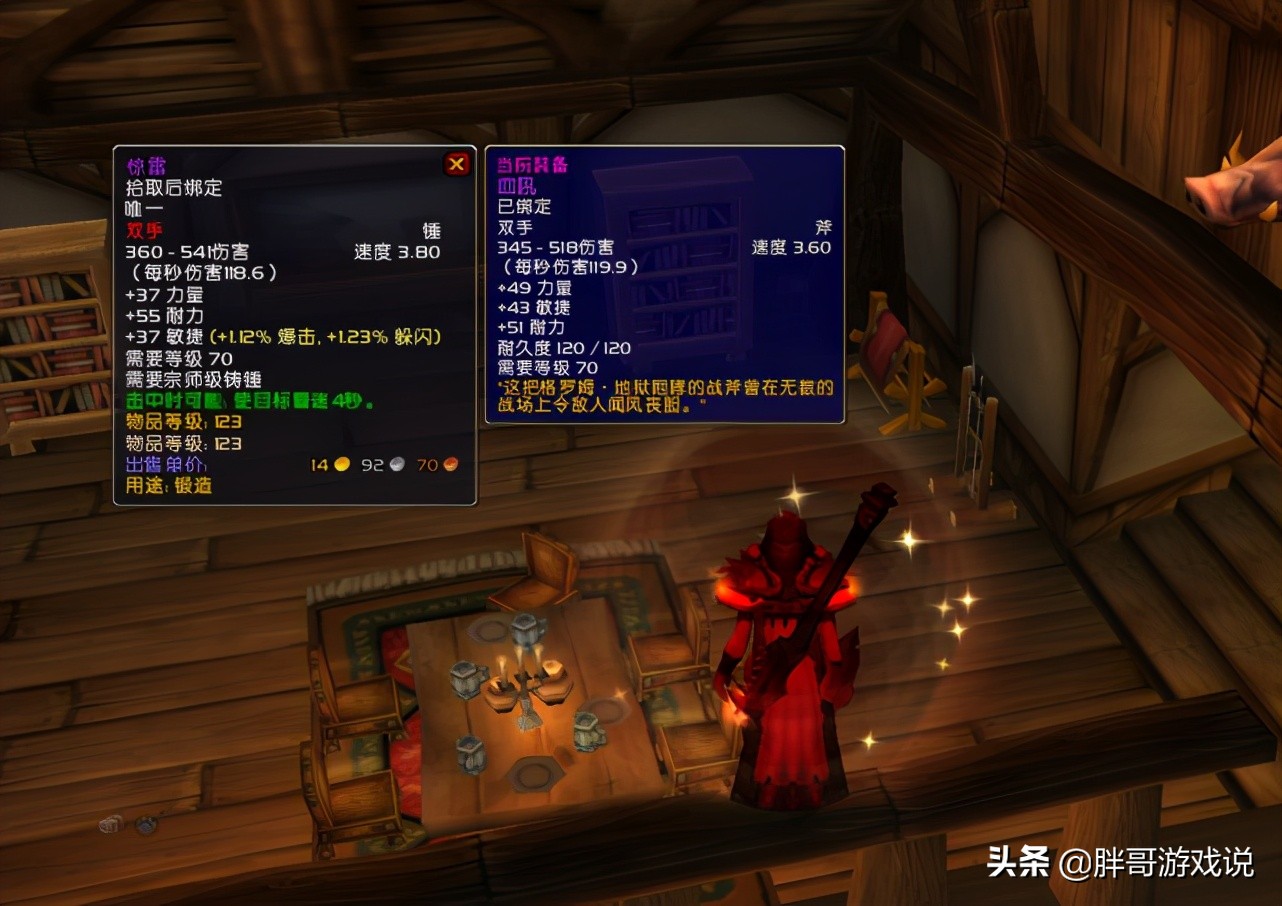Close the 惊雷 tooltip with the red X
This screenshot has width=1282, height=906.
(457, 163)
